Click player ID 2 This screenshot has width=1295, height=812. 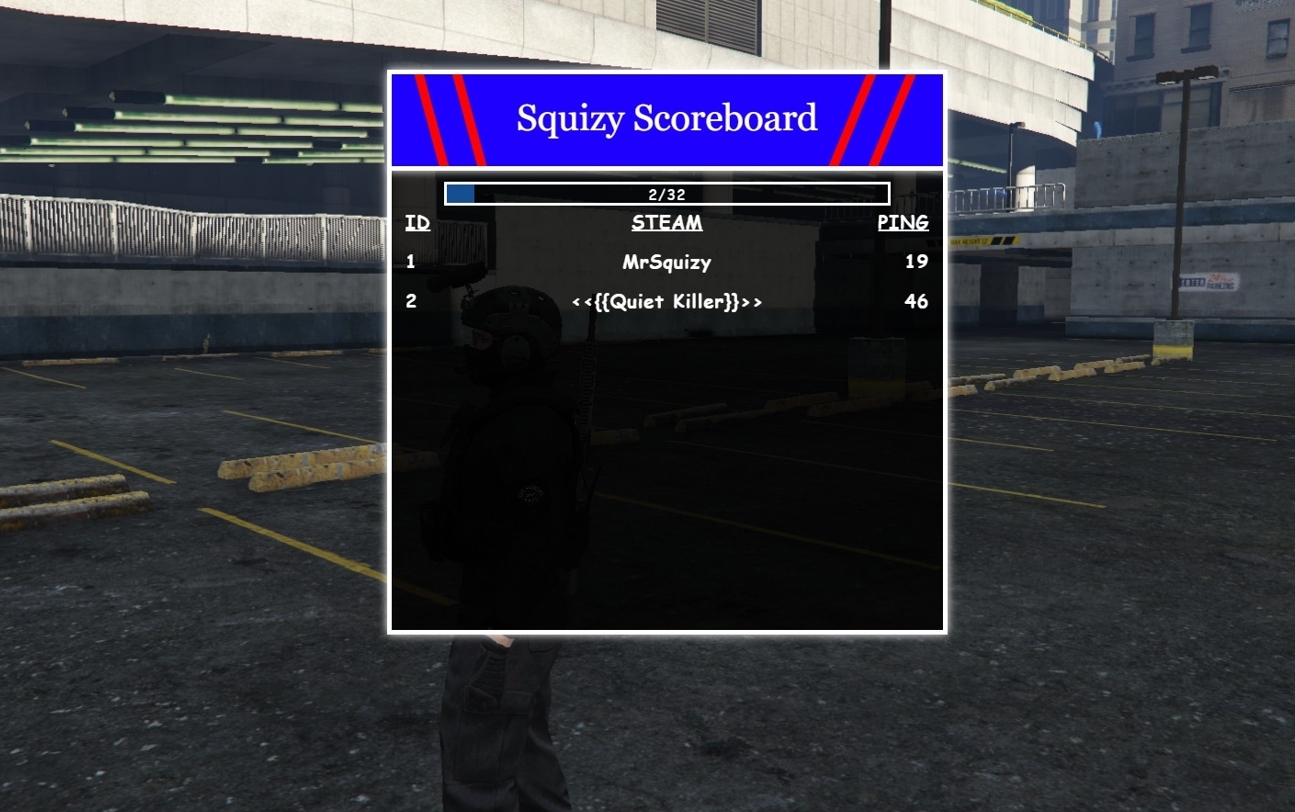pos(410,301)
